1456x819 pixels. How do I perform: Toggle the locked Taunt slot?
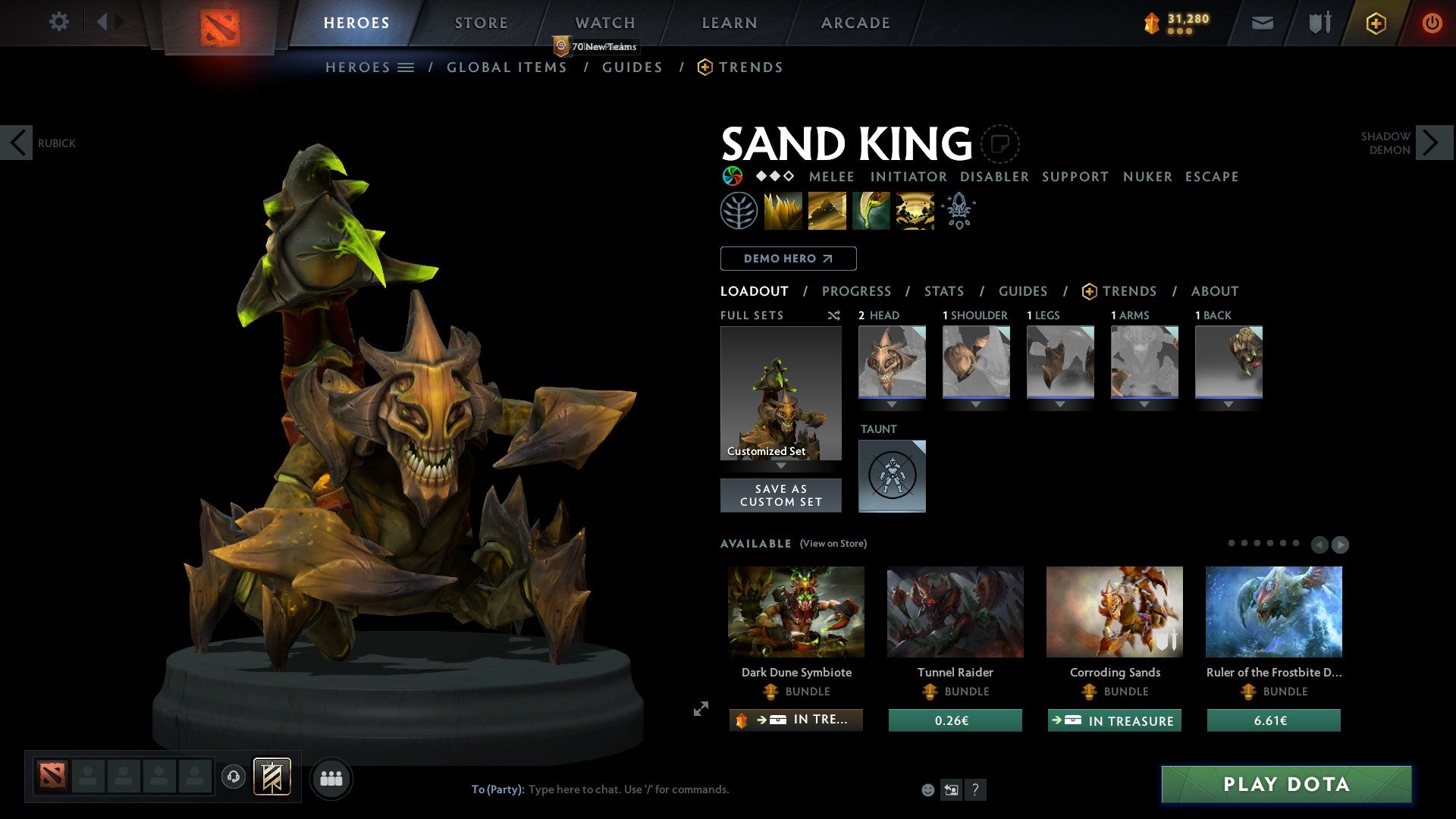(892, 475)
